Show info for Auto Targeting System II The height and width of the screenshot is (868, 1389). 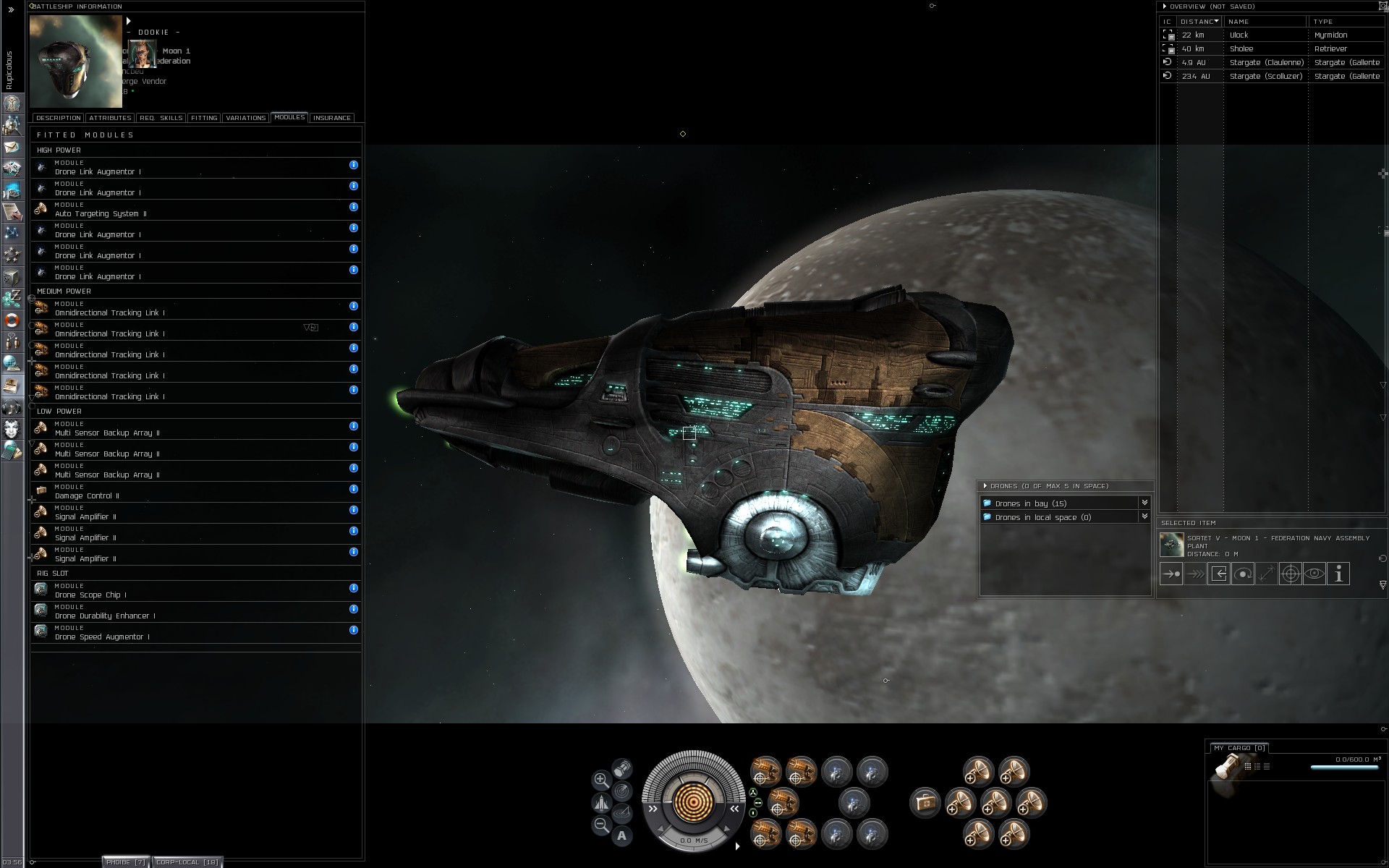tap(354, 207)
